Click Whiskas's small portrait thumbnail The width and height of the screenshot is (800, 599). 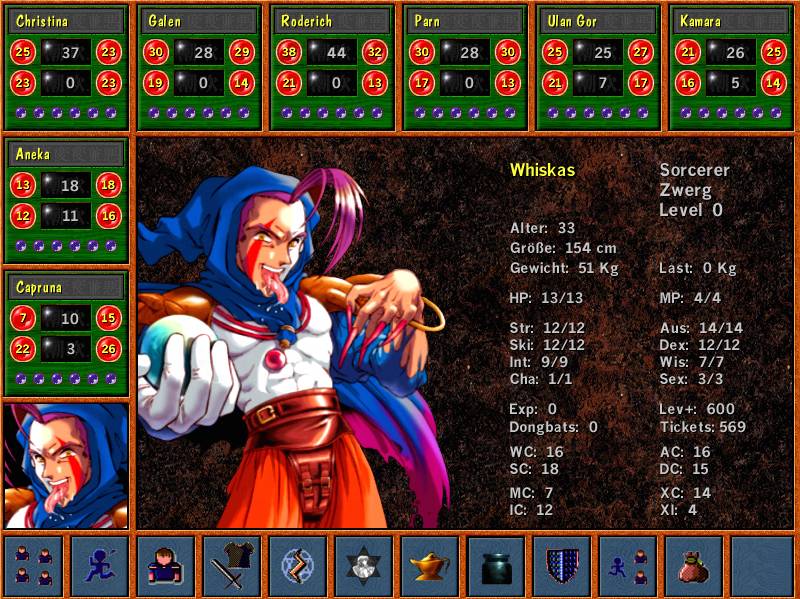click(67, 465)
